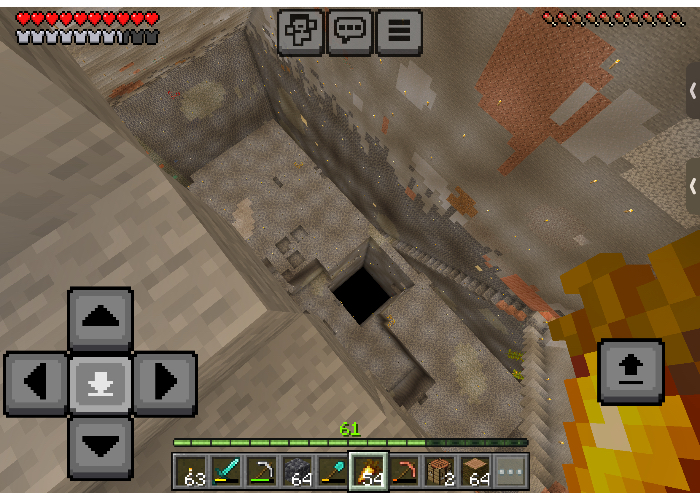Tap the d-pad down arrow to move back
Viewport: 700px width, 500px height.
[x=100, y=446]
